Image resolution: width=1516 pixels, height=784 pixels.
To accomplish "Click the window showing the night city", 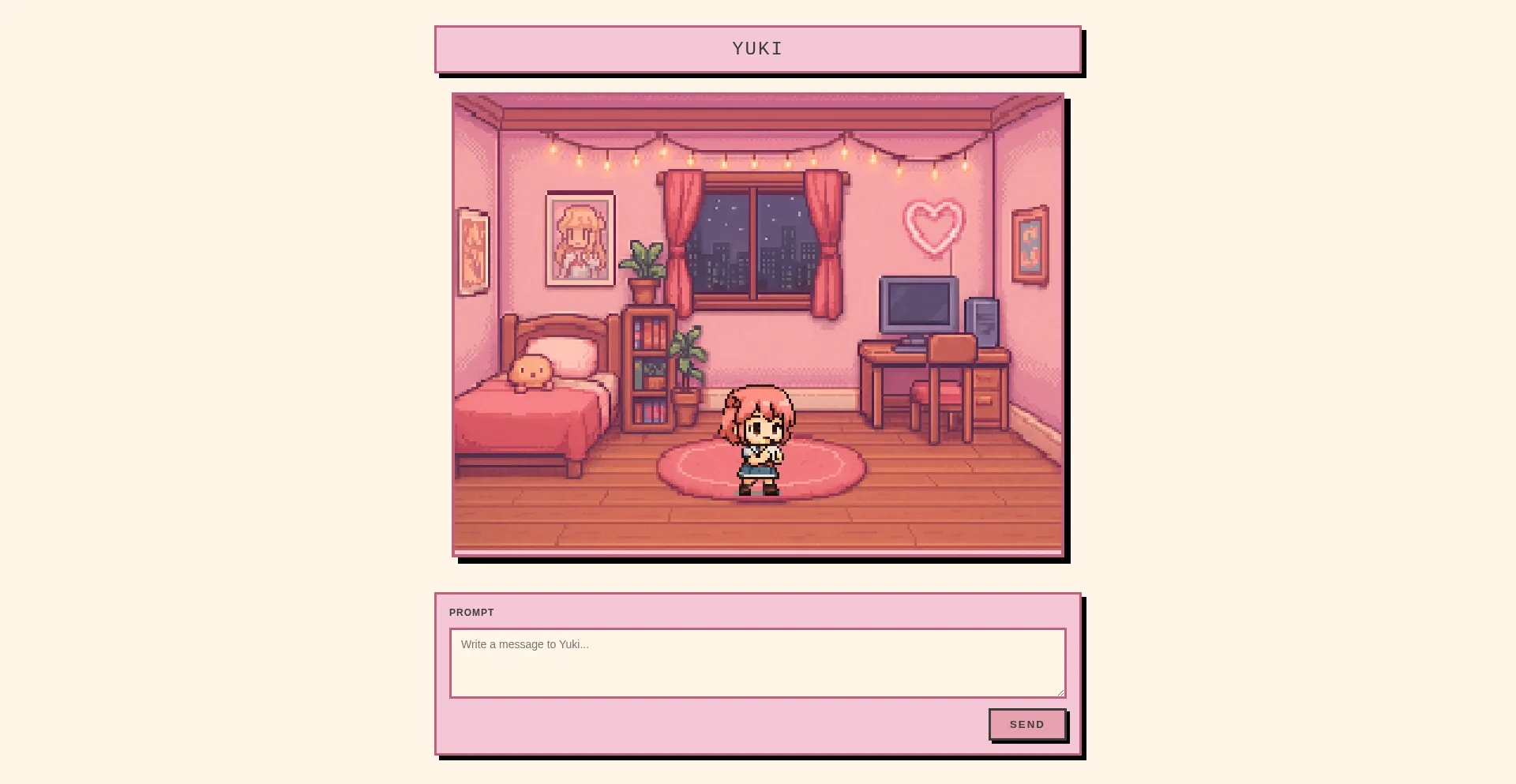I will [752, 241].
